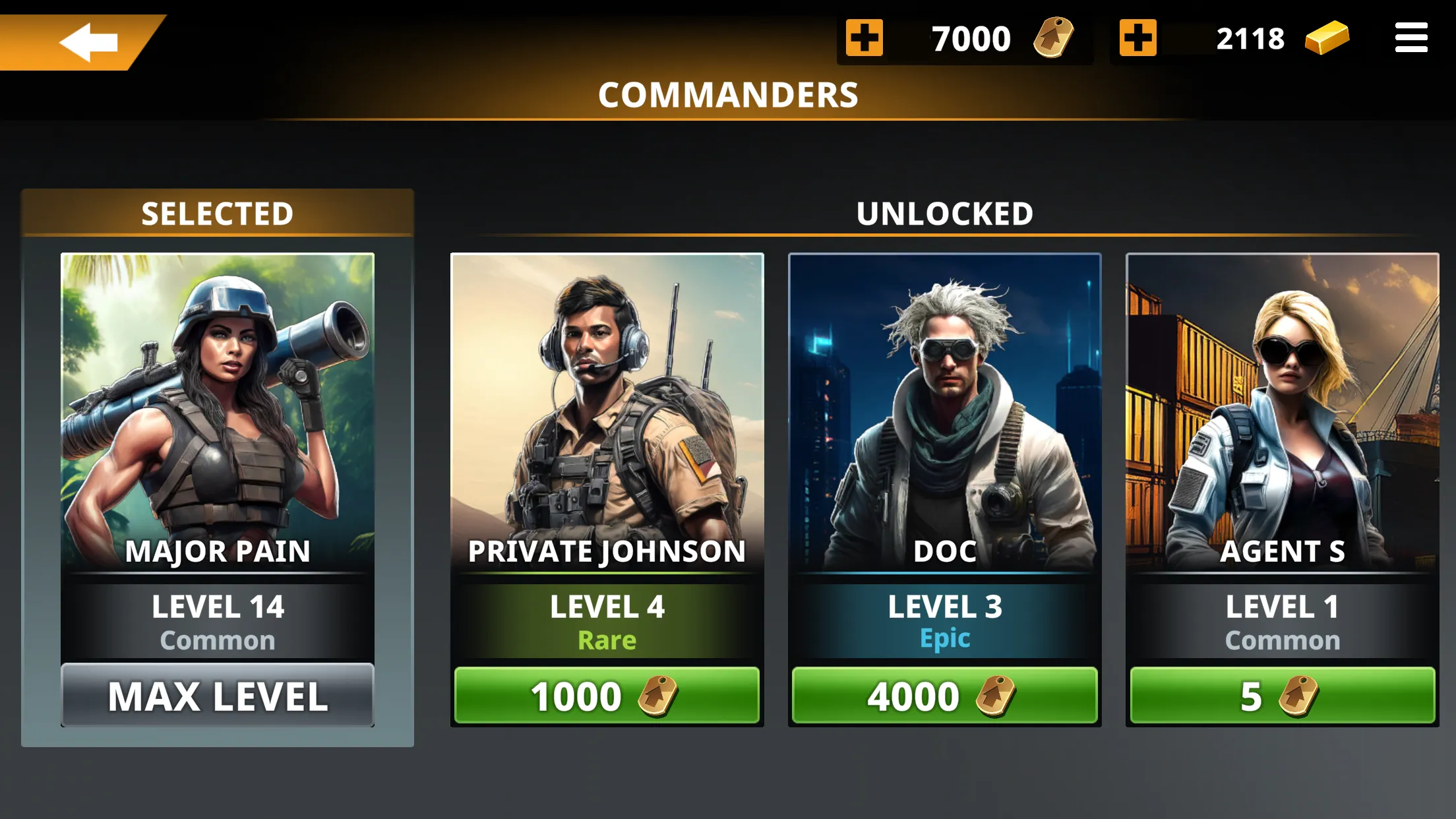Click the COMMANDERS title header

click(x=728, y=94)
